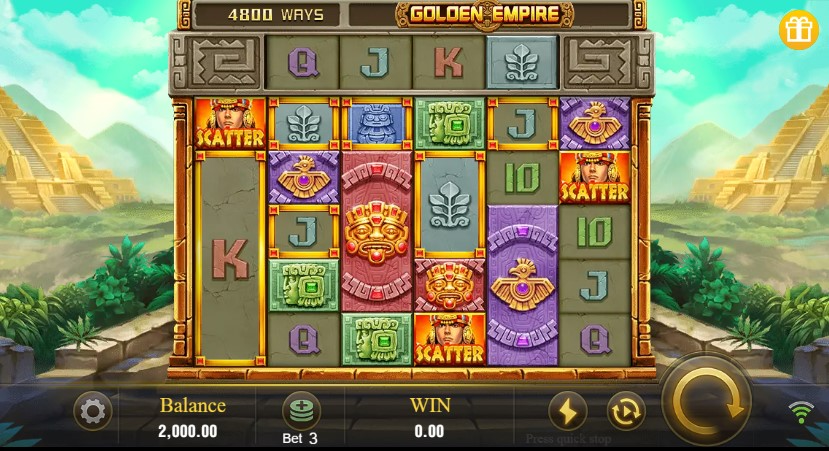This screenshot has width=829, height=451.
Task: Adjust the bet using the coin stack icon
Action: coord(300,410)
